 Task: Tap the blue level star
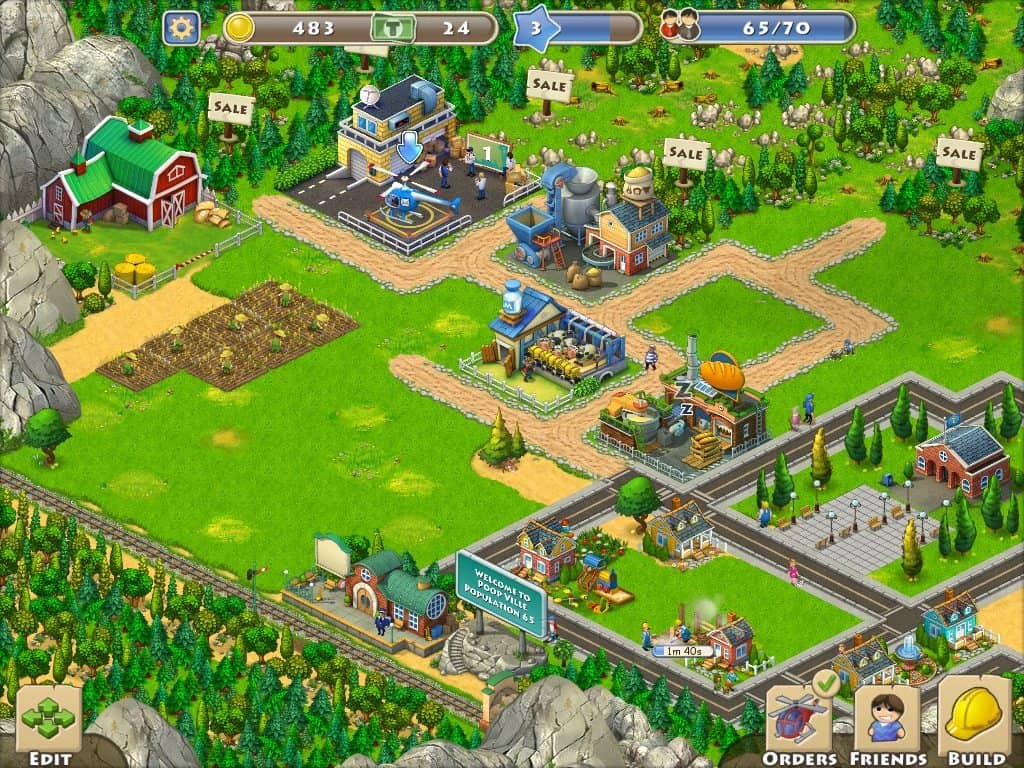535,28
